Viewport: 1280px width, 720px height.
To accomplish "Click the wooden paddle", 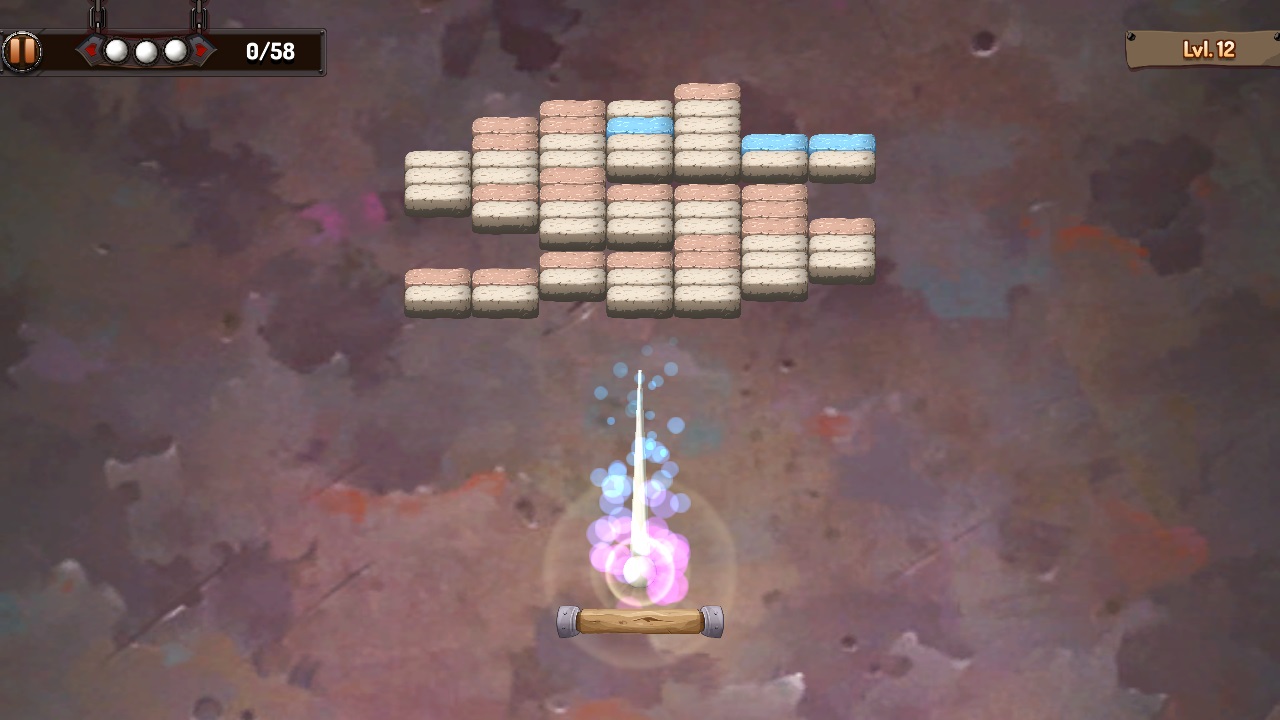I will (x=640, y=620).
